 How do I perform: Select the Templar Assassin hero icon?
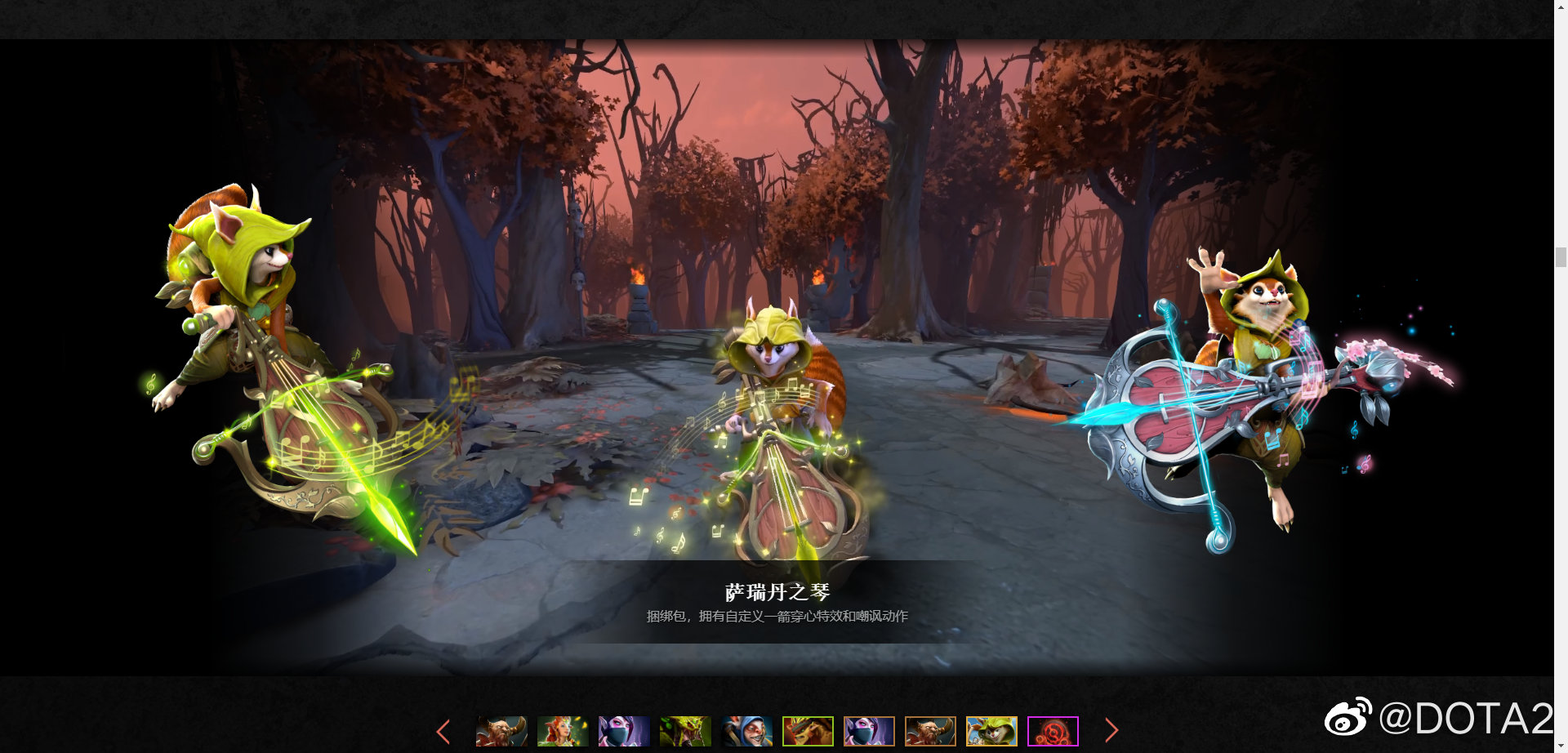click(x=623, y=731)
